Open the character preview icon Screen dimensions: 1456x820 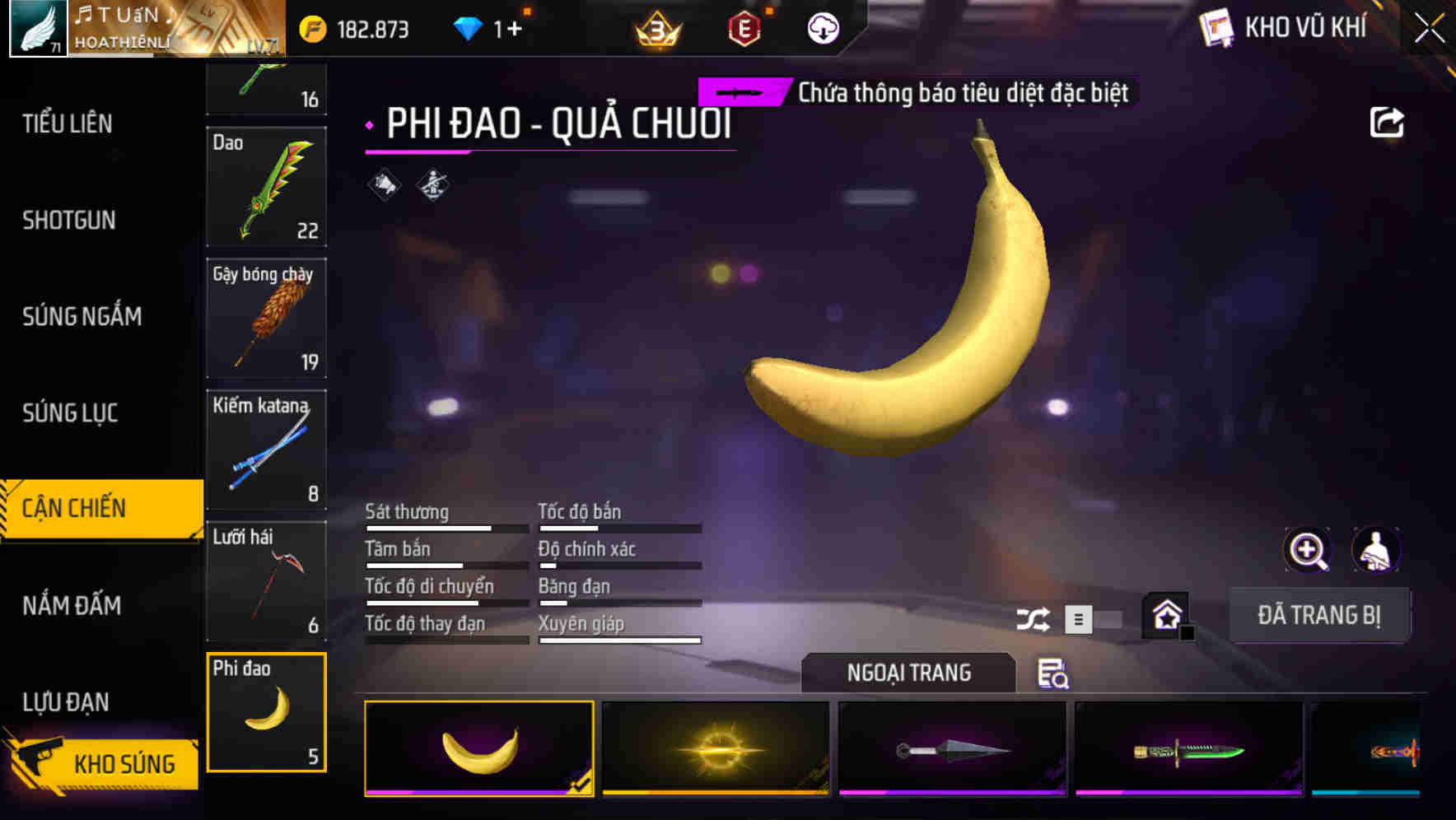pos(1376,550)
